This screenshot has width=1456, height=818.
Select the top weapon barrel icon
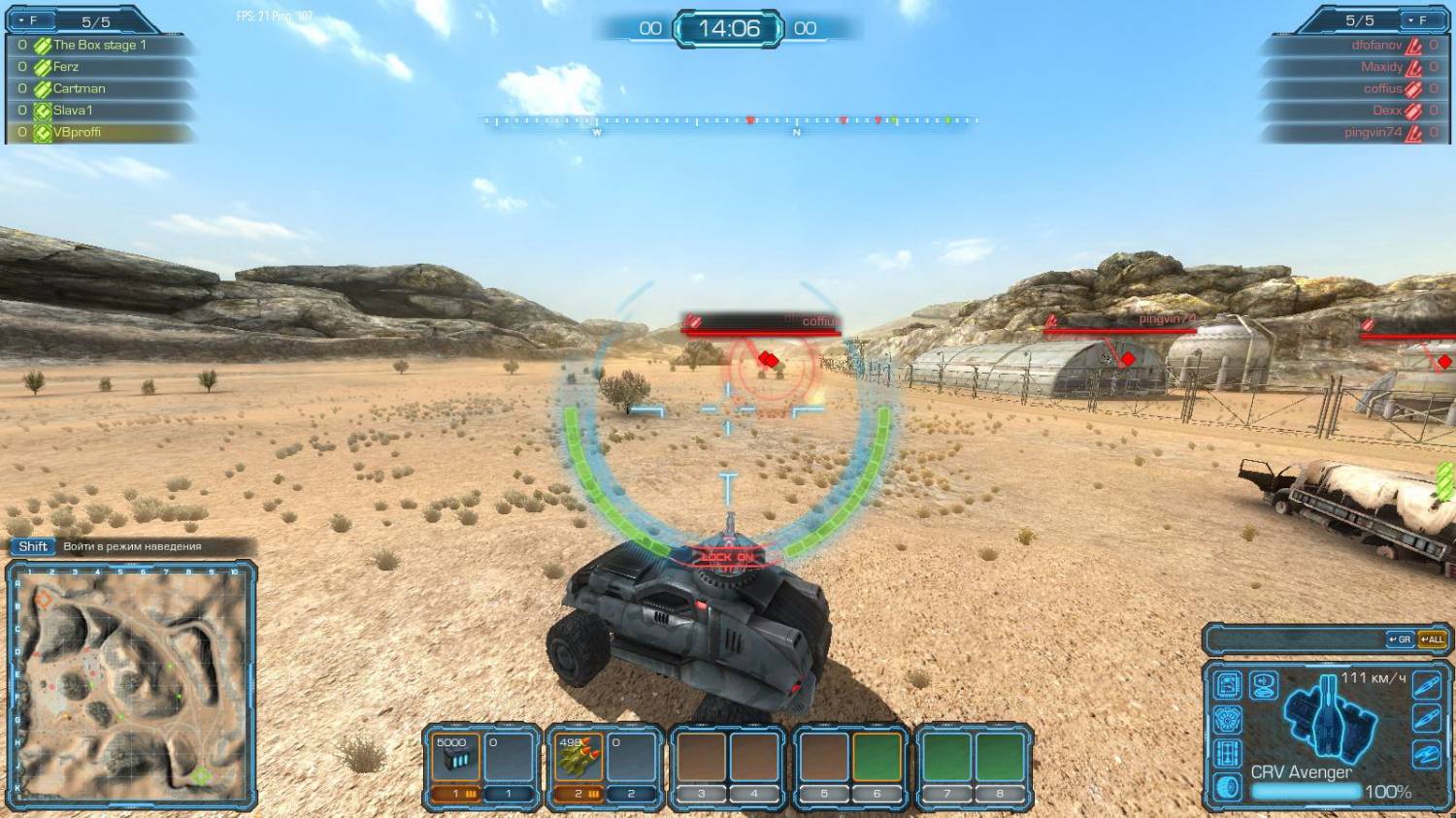[x=1426, y=685]
